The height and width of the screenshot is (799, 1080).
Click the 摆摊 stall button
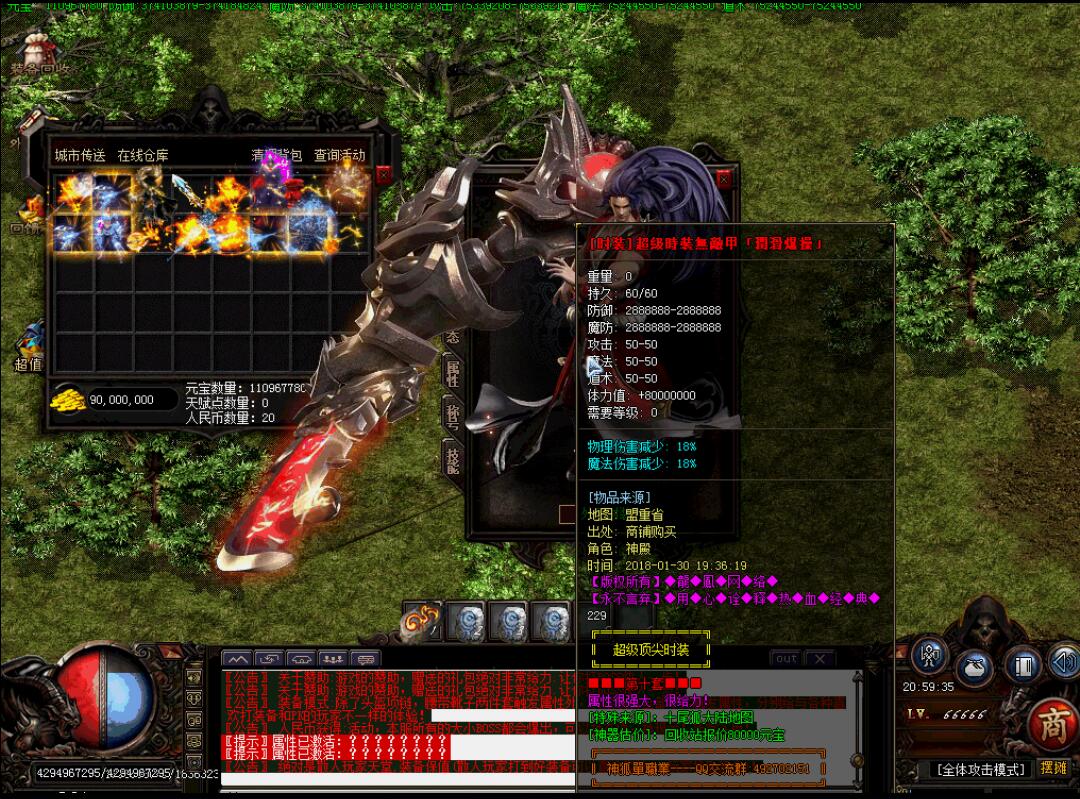pyautogui.click(x=1054, y=768)
